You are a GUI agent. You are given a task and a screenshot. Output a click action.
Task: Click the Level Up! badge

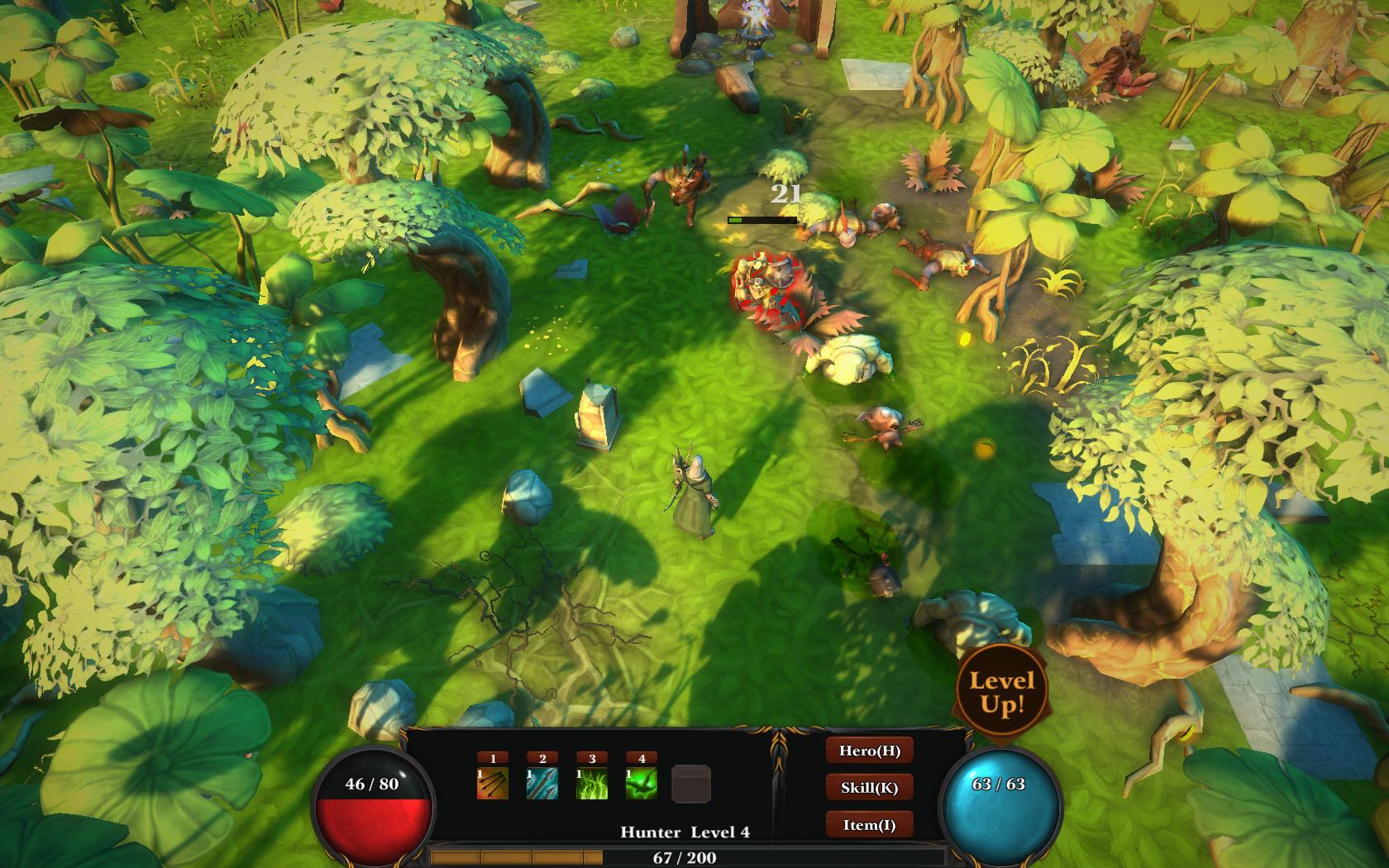point(1002,693)
